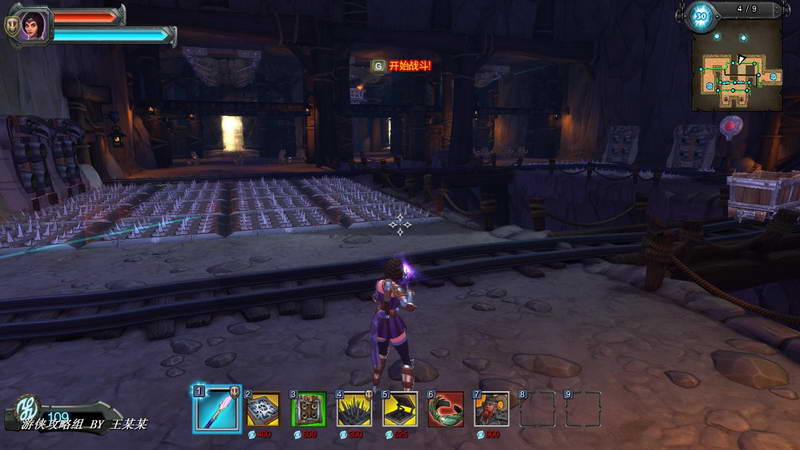This screenshot has width=800, height=450.
Task: Pick the black tar spikes trap
Action: [354, 409]
